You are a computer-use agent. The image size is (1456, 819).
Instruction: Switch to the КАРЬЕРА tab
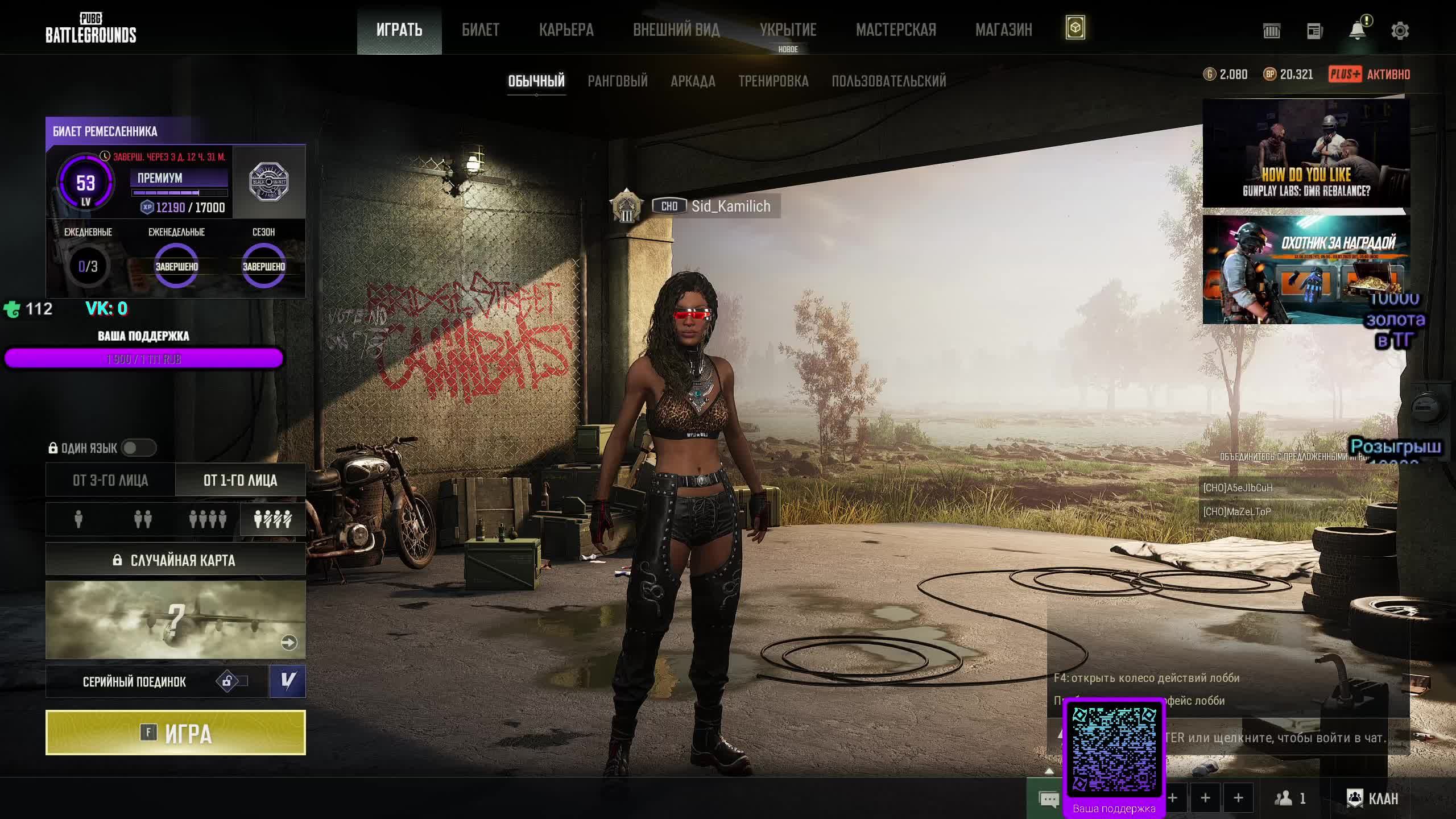click(566, 30)
